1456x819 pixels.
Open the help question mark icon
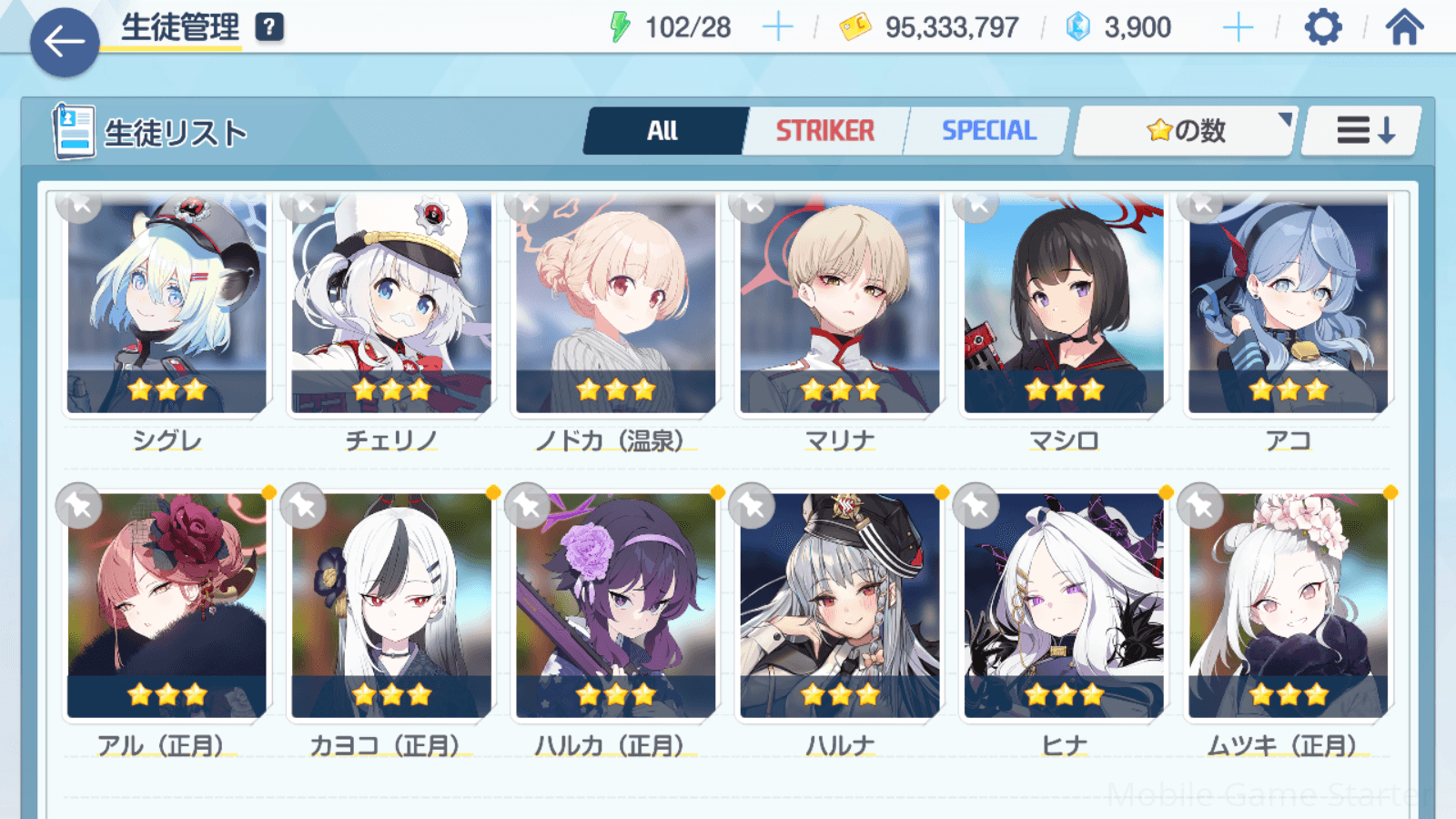point(269,27)
